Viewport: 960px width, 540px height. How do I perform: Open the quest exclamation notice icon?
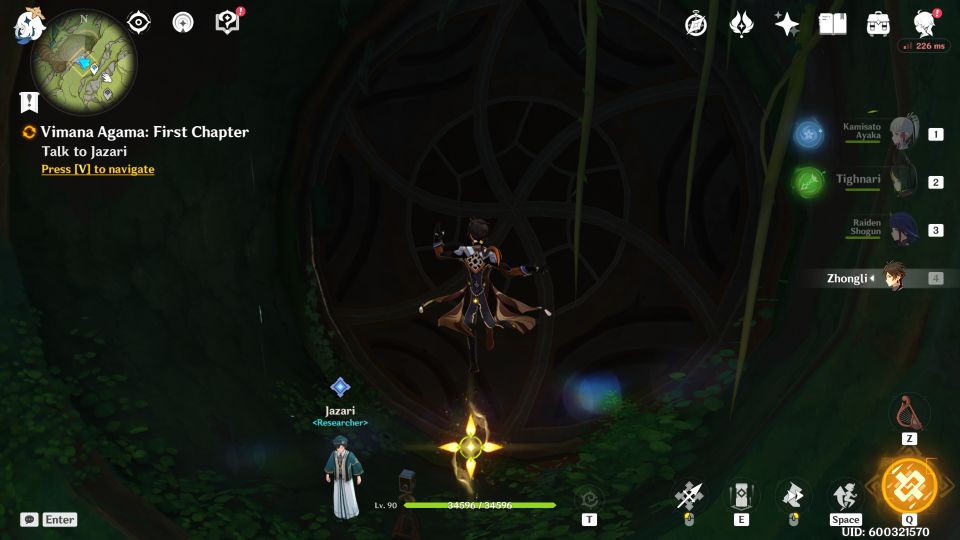point(28,101)
